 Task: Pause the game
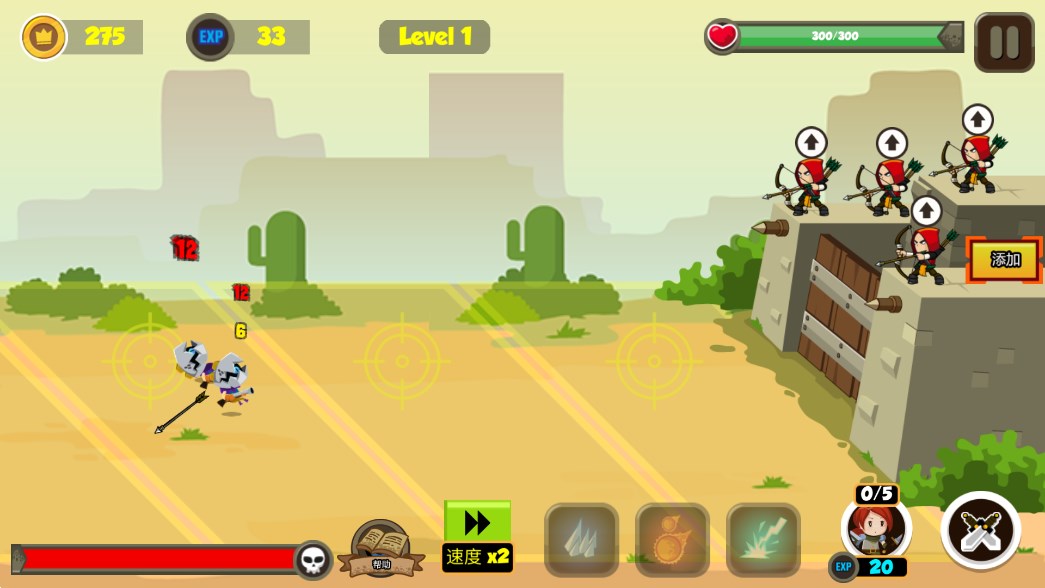(x=1004, y=42)
